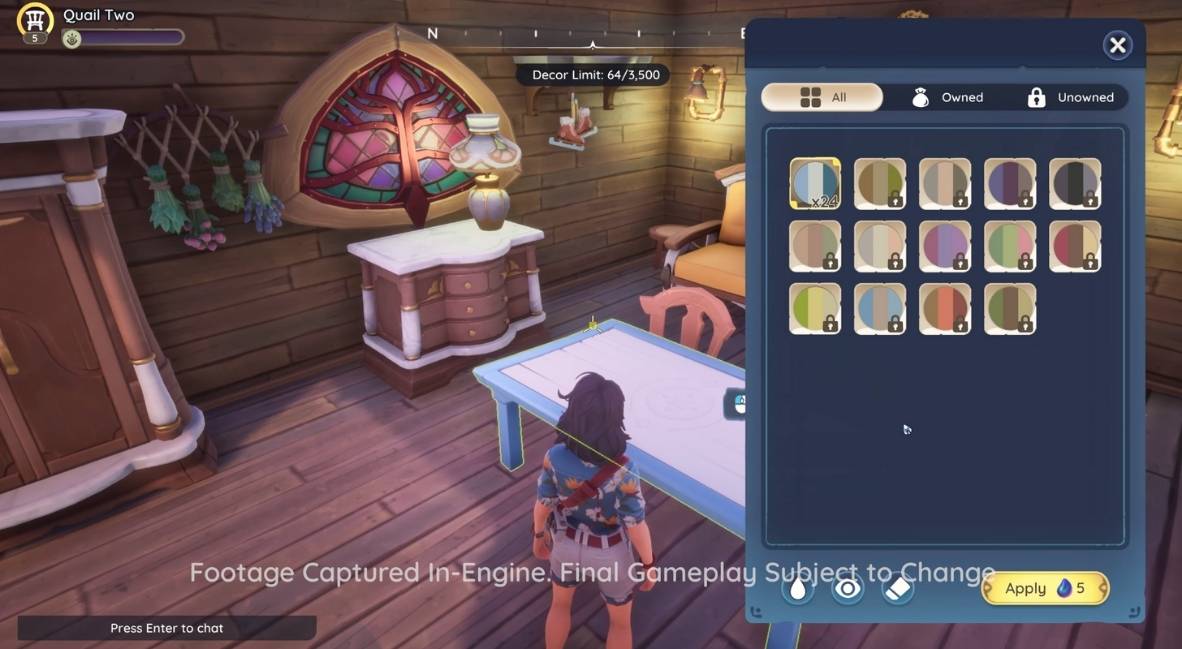Select the dark gray and black palette
The height and width of the screenshot is (649, 1182).
(x=1075, y=184)
